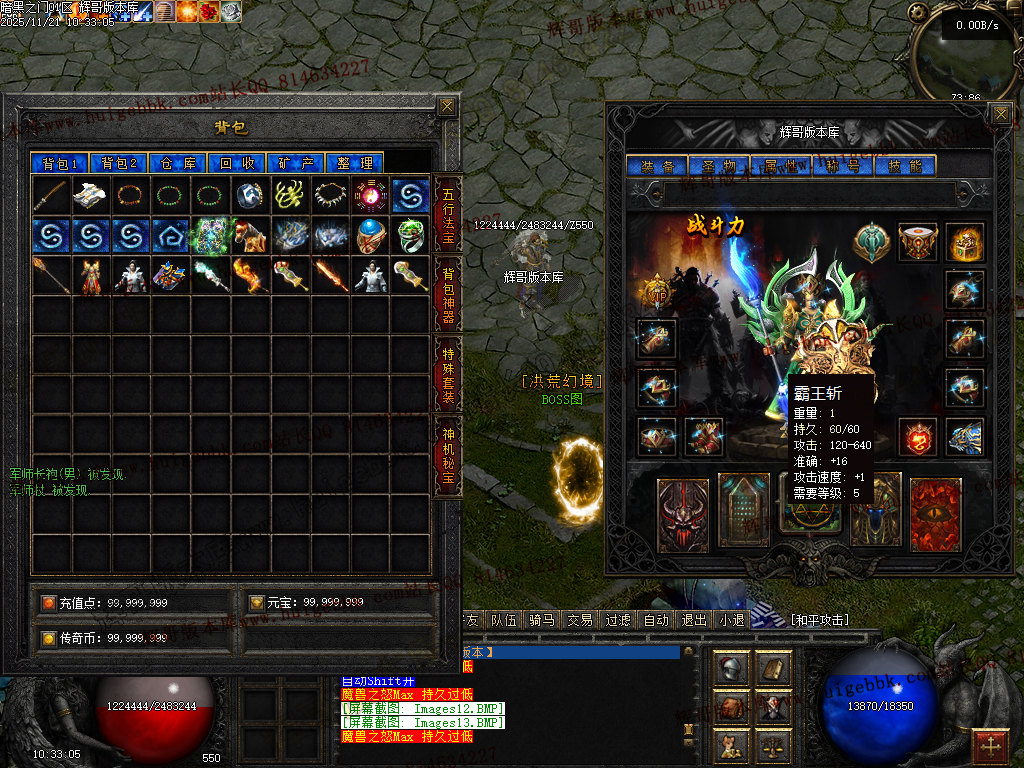Select the flaming sword item slot
The image size is (1024, 768).
tap(330, 275)
